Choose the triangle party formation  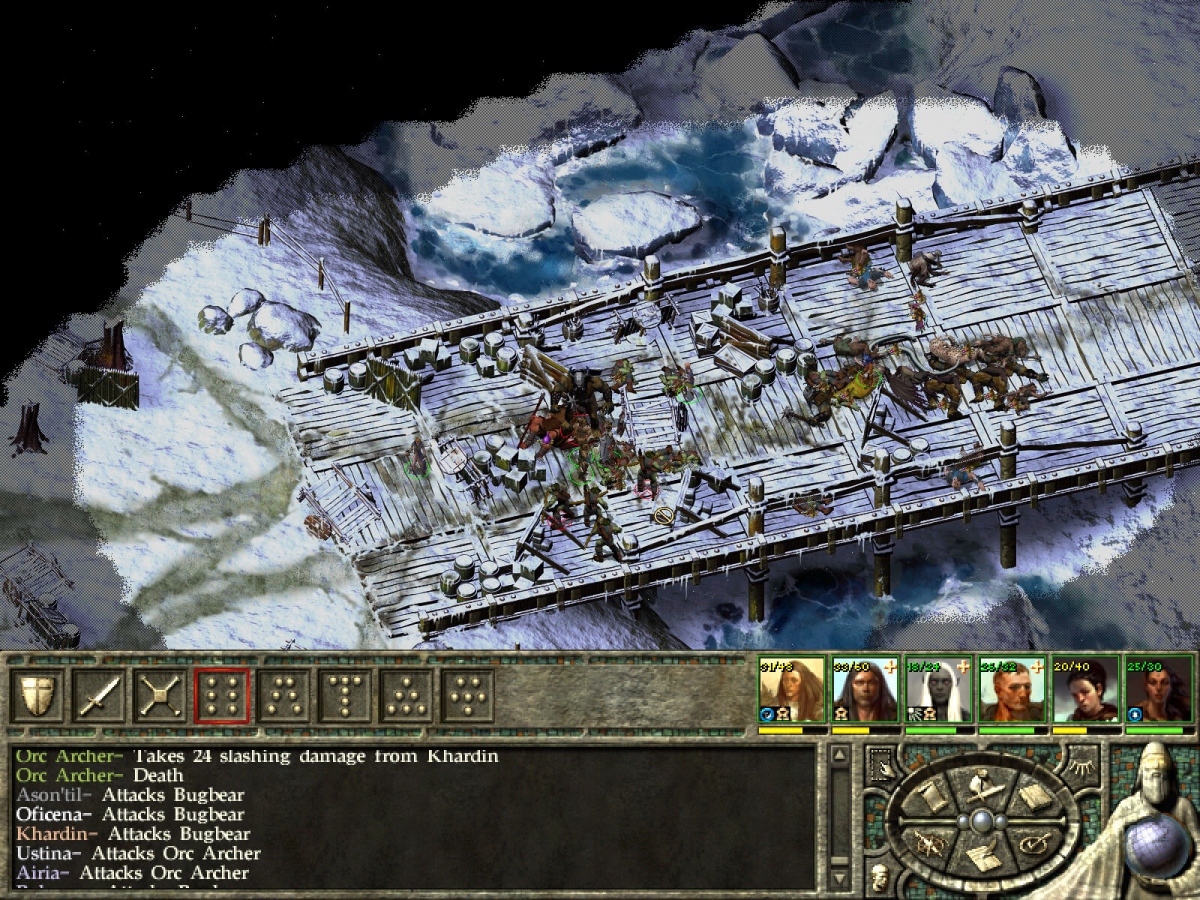407,695
